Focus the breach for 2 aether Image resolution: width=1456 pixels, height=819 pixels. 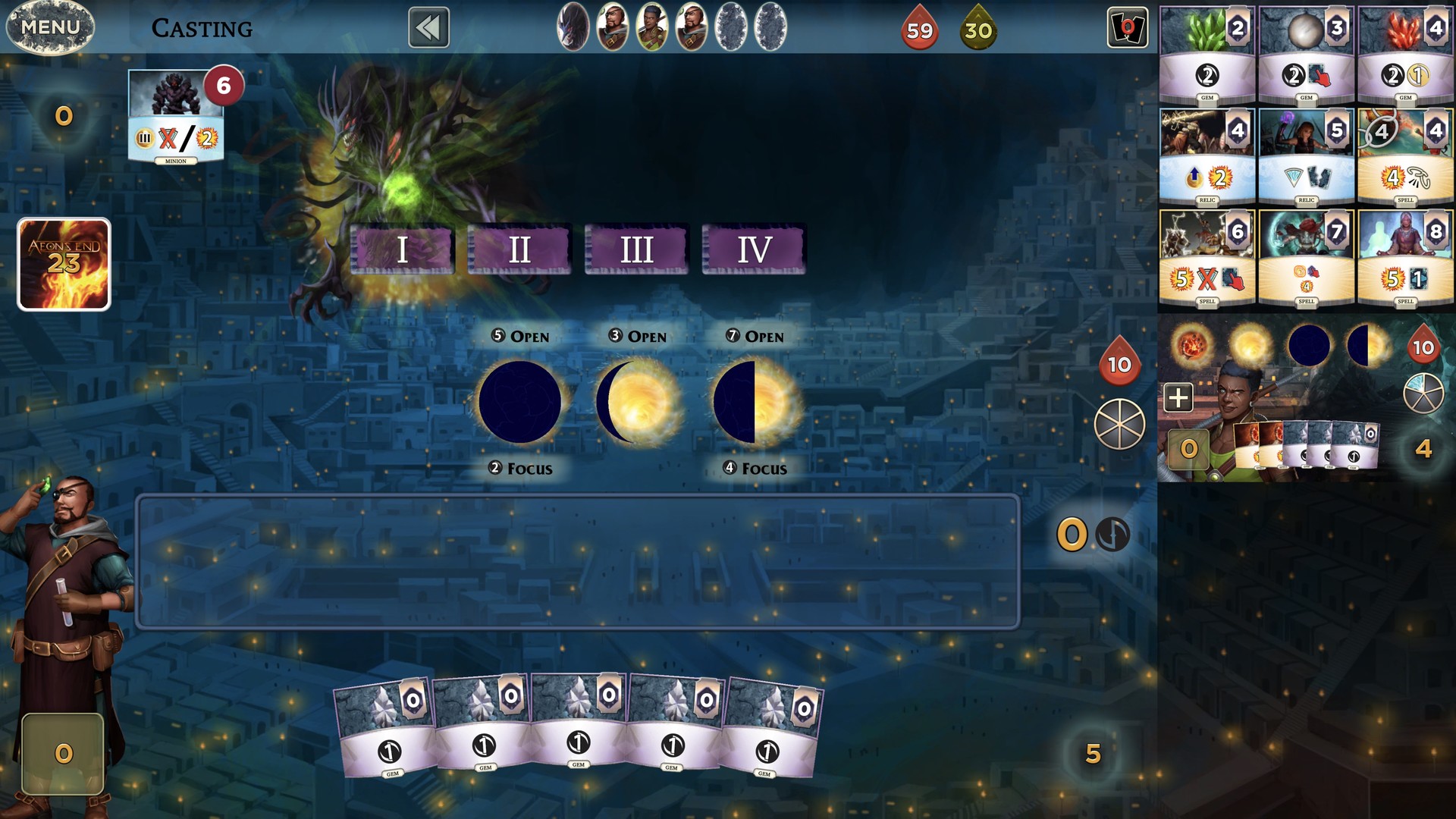(520, 468)
